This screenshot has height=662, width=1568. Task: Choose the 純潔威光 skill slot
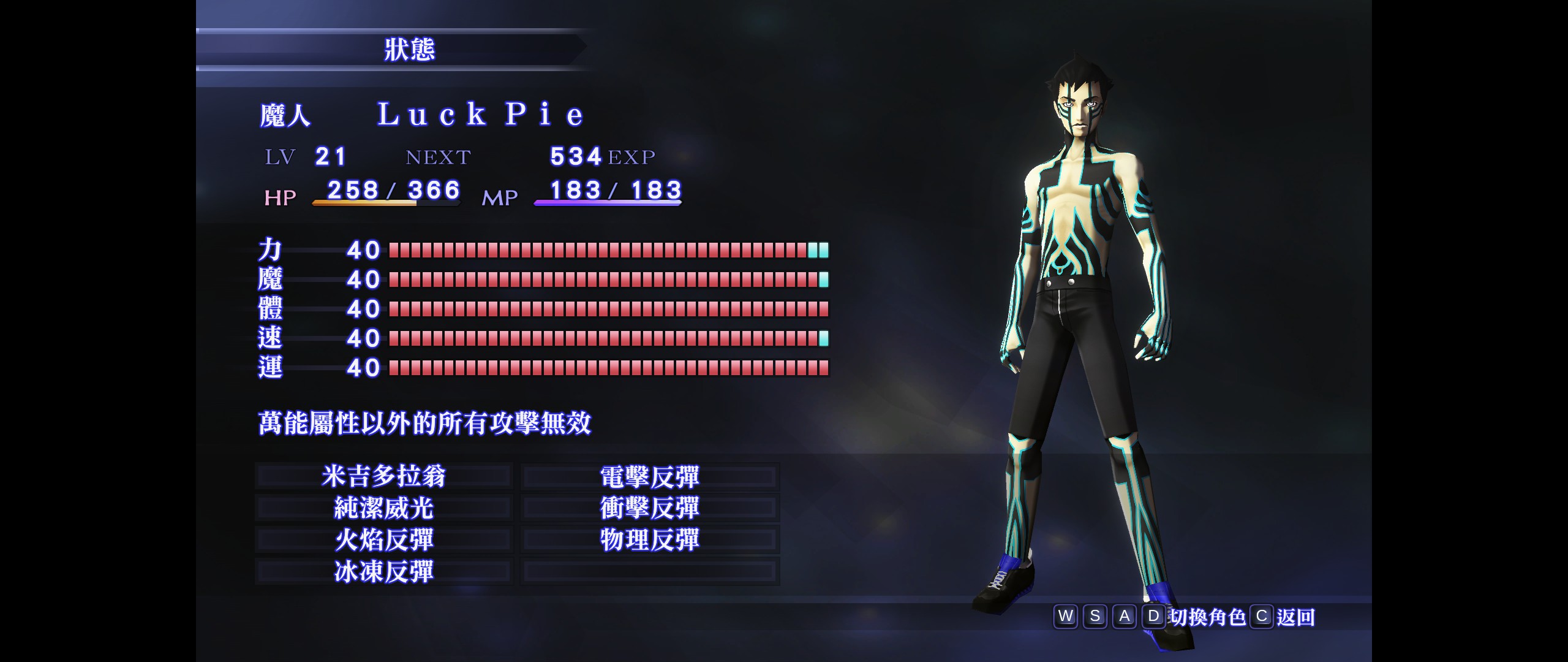[384, 508]
